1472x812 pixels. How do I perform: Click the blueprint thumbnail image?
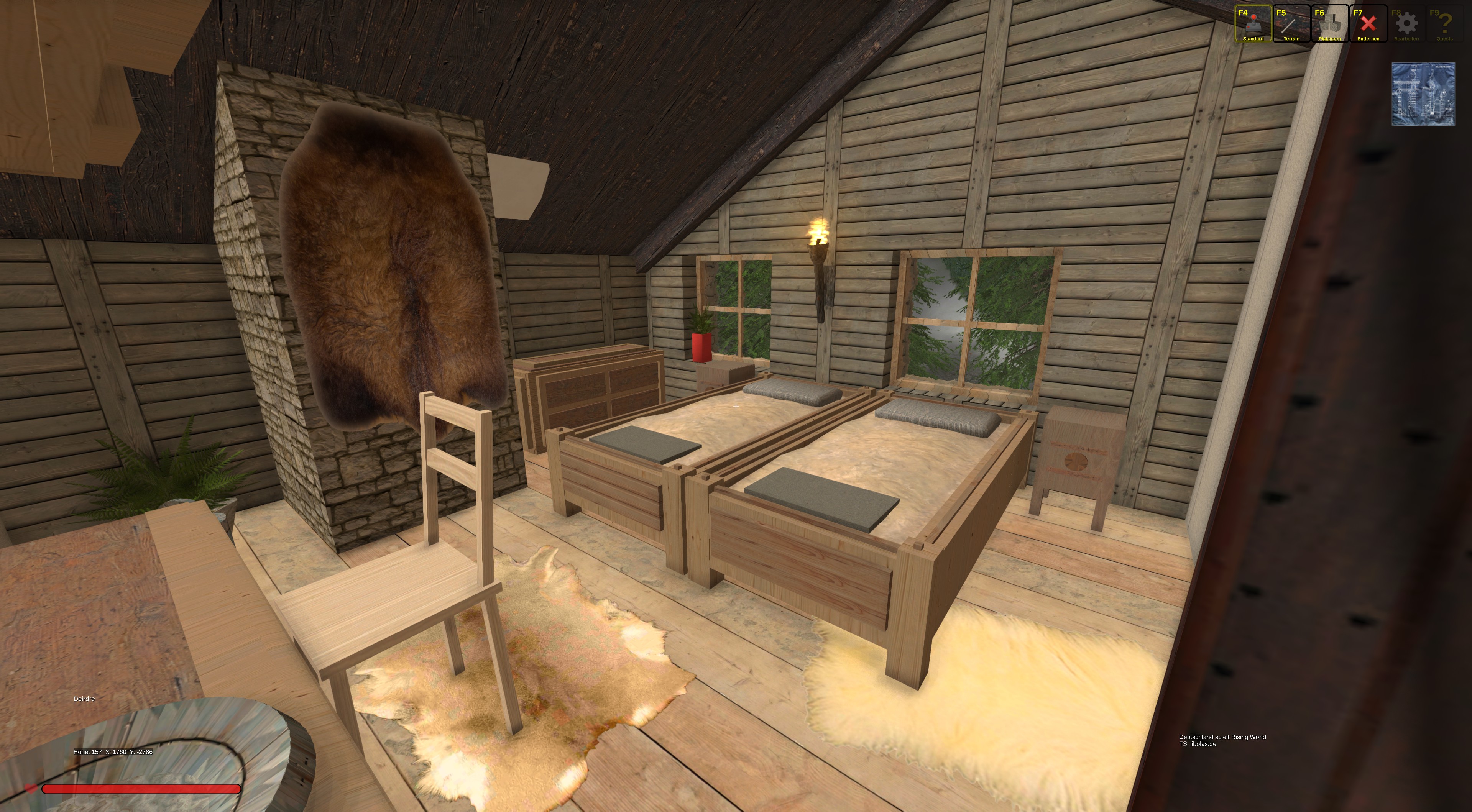[1423, 94]
